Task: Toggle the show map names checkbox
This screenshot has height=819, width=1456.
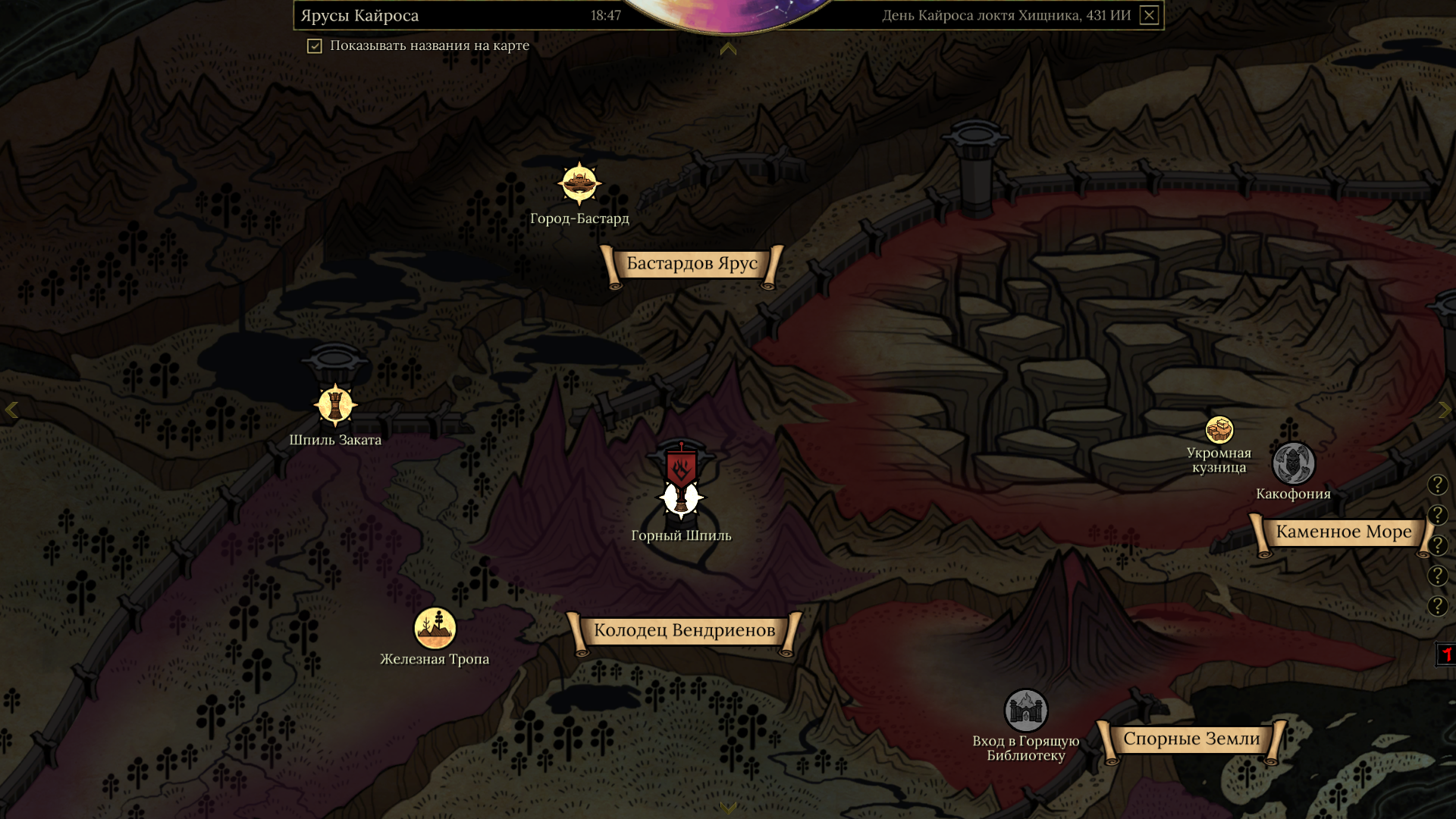Action: (315, 46)
